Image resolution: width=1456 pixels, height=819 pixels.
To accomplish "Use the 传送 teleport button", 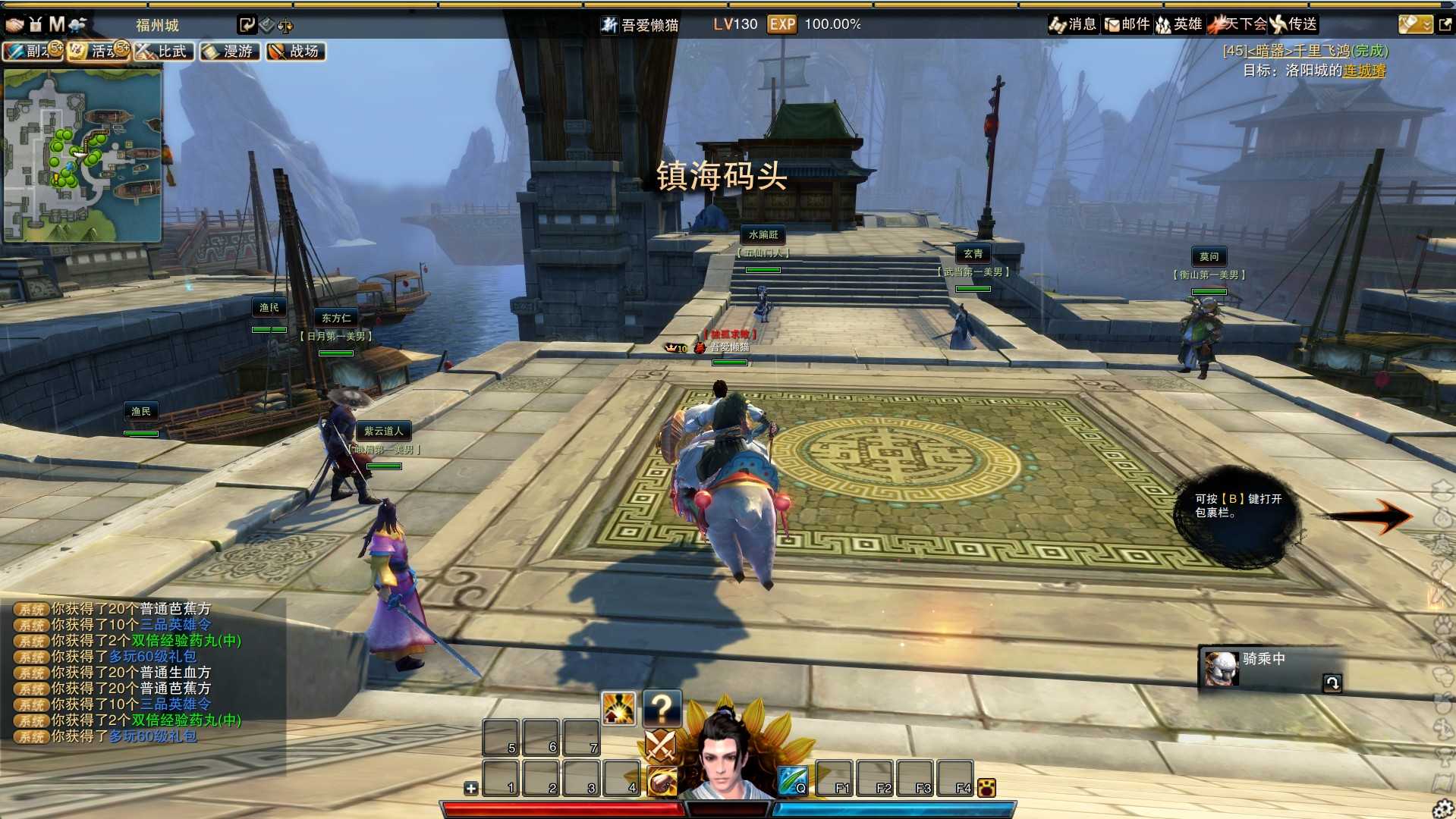I will pyautogui.click(x=1294, y=24).
